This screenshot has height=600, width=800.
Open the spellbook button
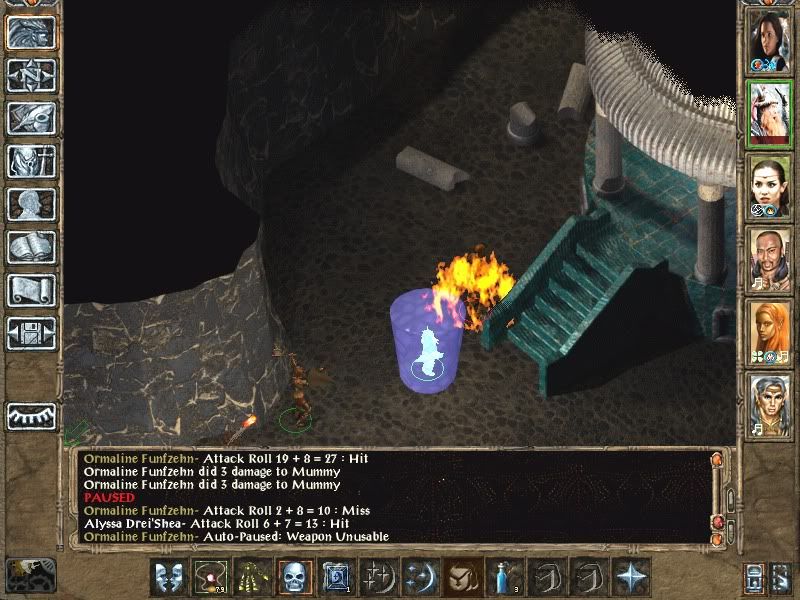coord(30,247)
